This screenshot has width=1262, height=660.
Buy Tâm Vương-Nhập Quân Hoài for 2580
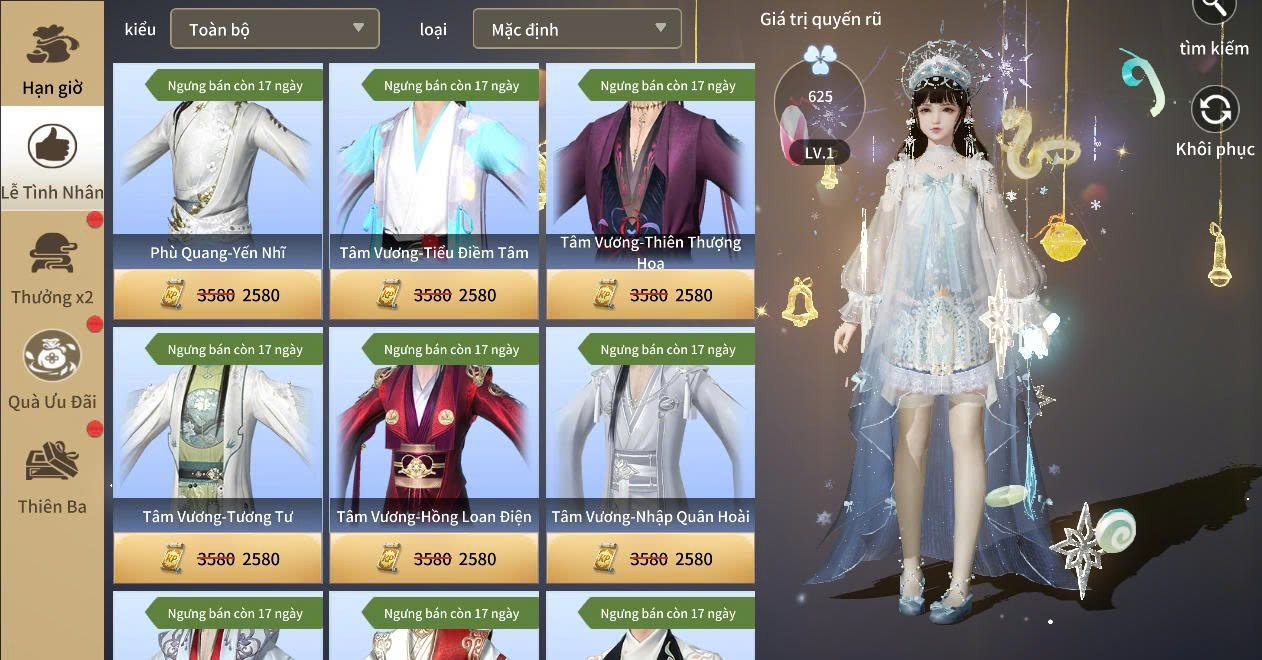(x=650, y=559)
